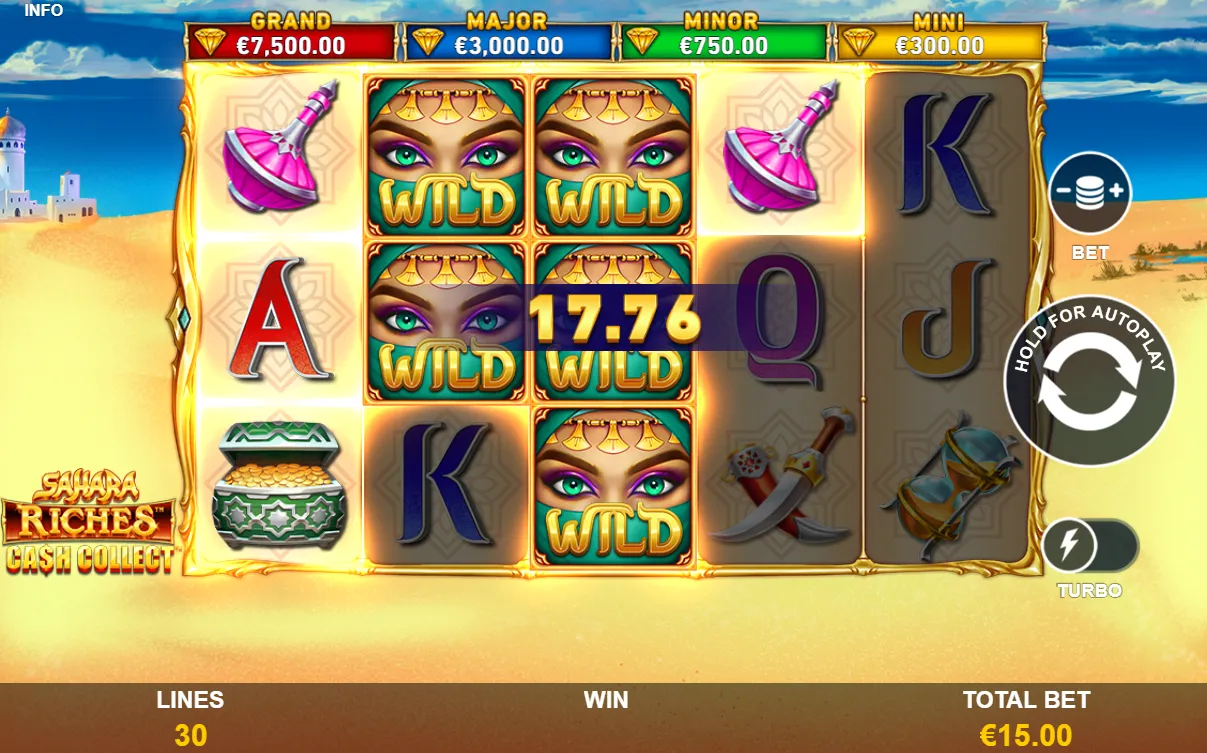The height and width of the screenshot is (753, 1207).
Task: Toggle the TURBO lightning switch
Action: click(1089, 546)
